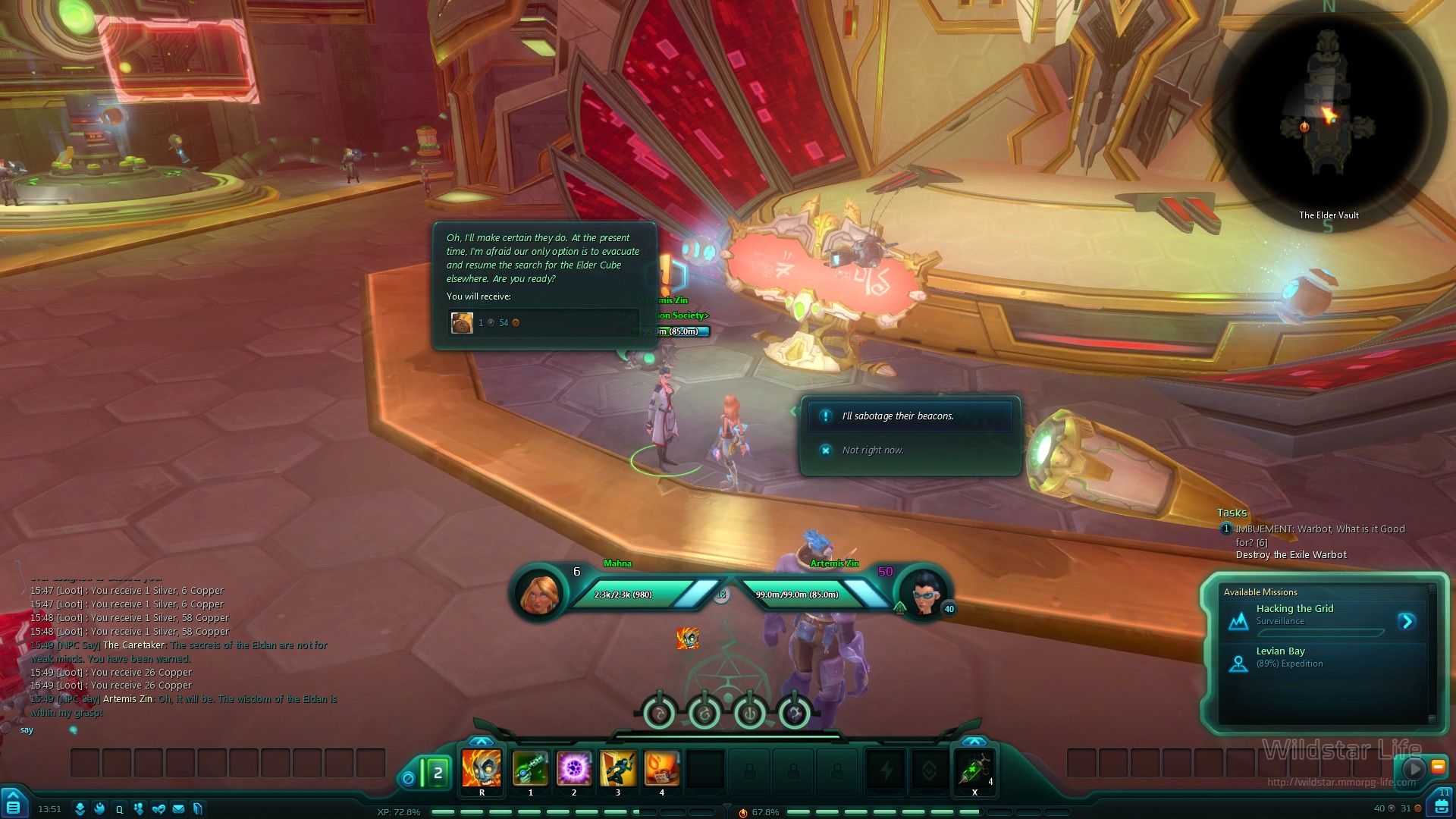
Task: Start the Hacking the Grid mission arrow
Action: tap(1407, 622)
